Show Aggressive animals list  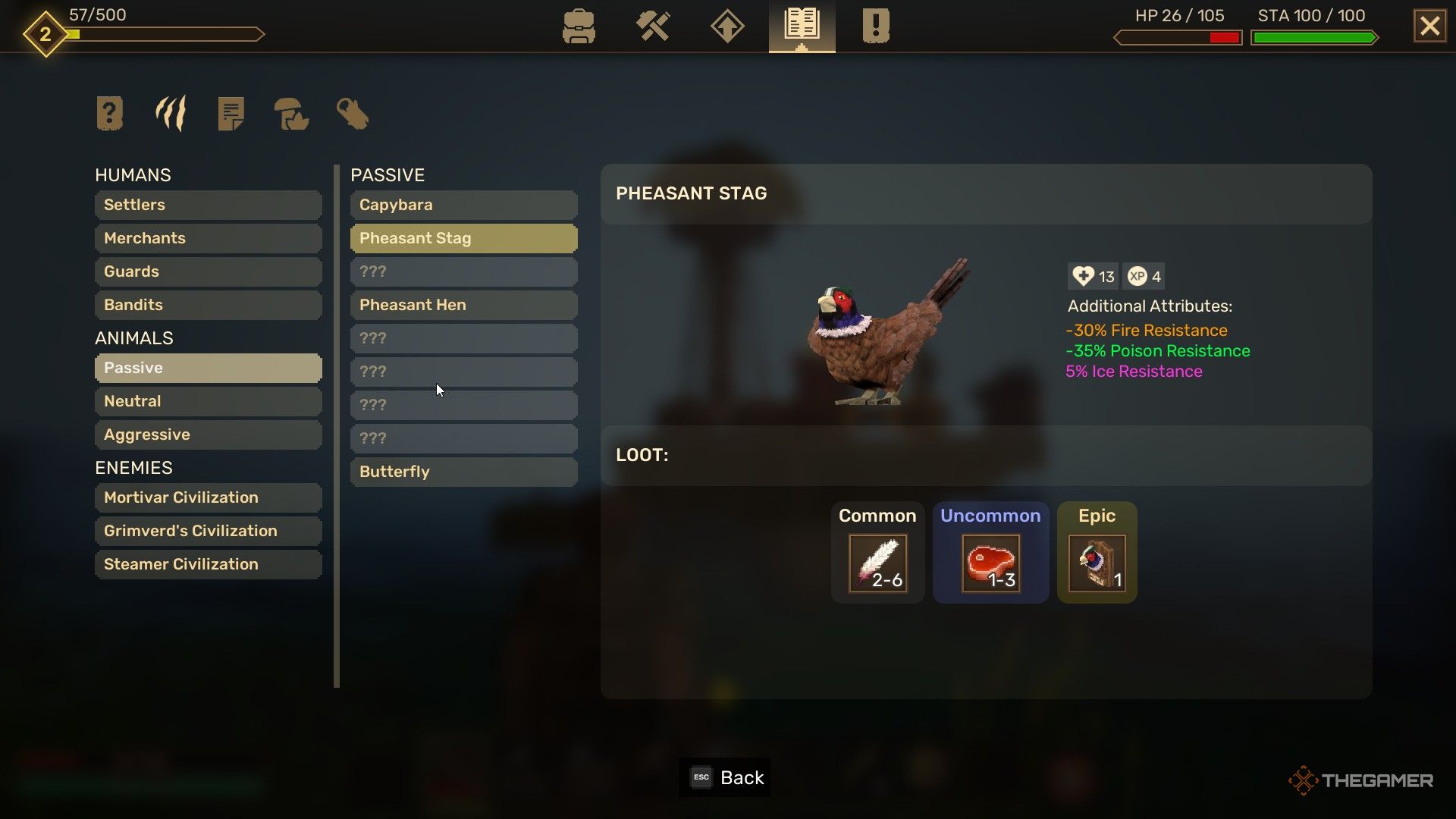click(x=208, y=435)
